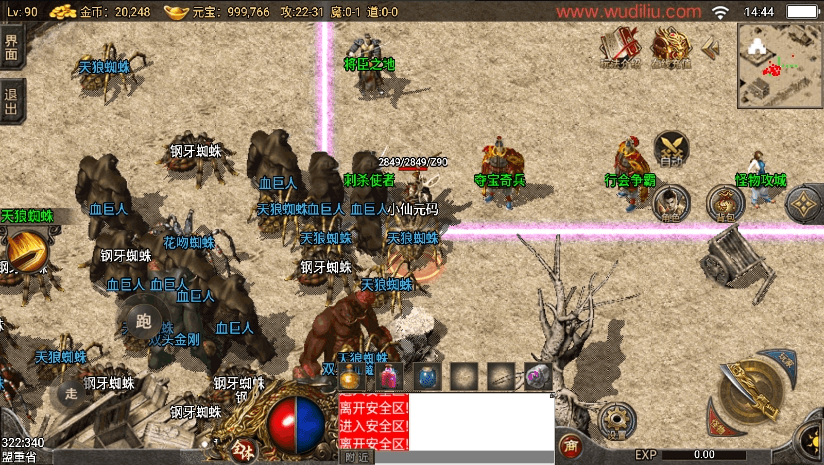The image size is (824, 465).
Task: Select the 附近 nearby chat tab
Action: point(357,457)
